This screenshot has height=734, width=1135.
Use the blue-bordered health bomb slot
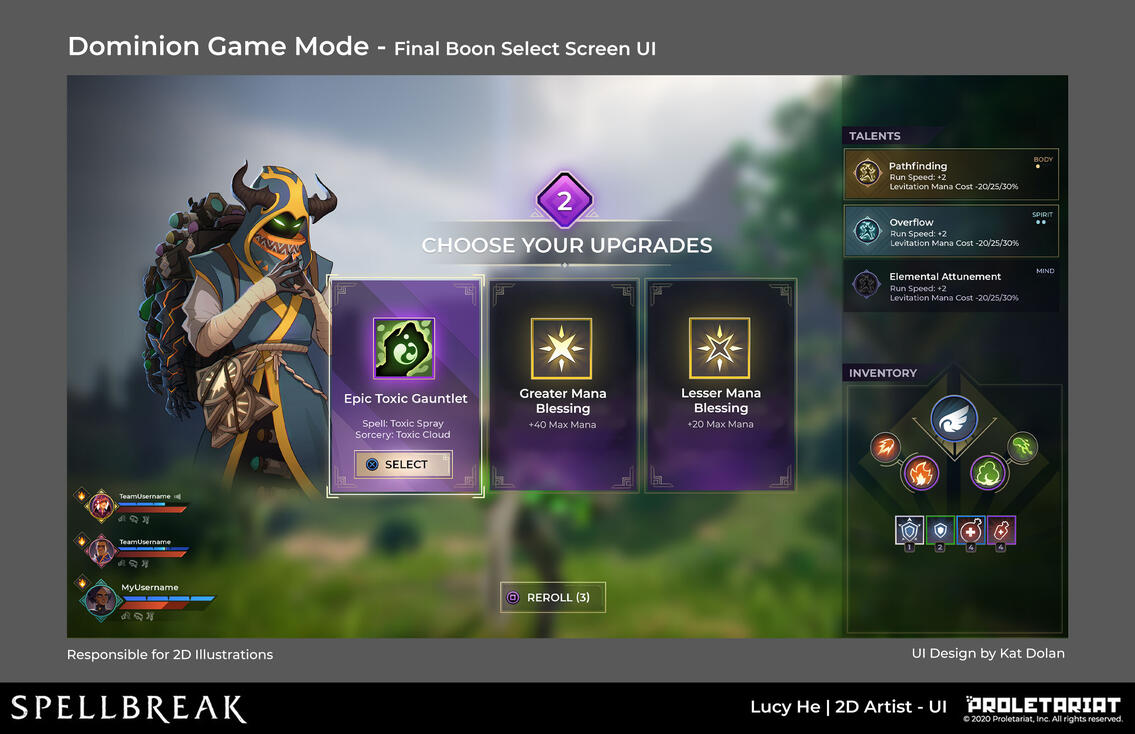(971, 530)
